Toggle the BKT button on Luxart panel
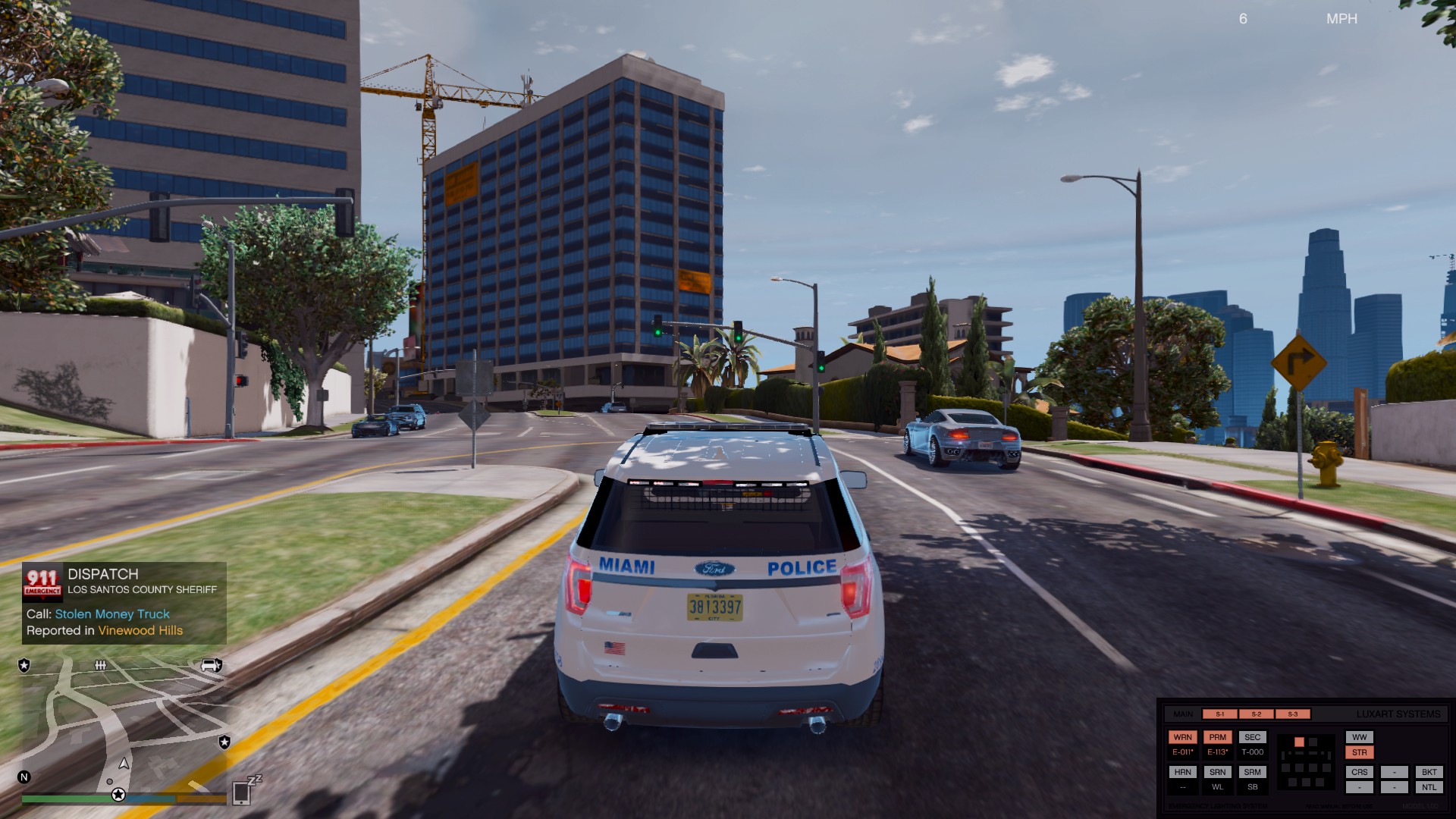This screenshot has height=819, width=1456. click(x=1429, y=772)
